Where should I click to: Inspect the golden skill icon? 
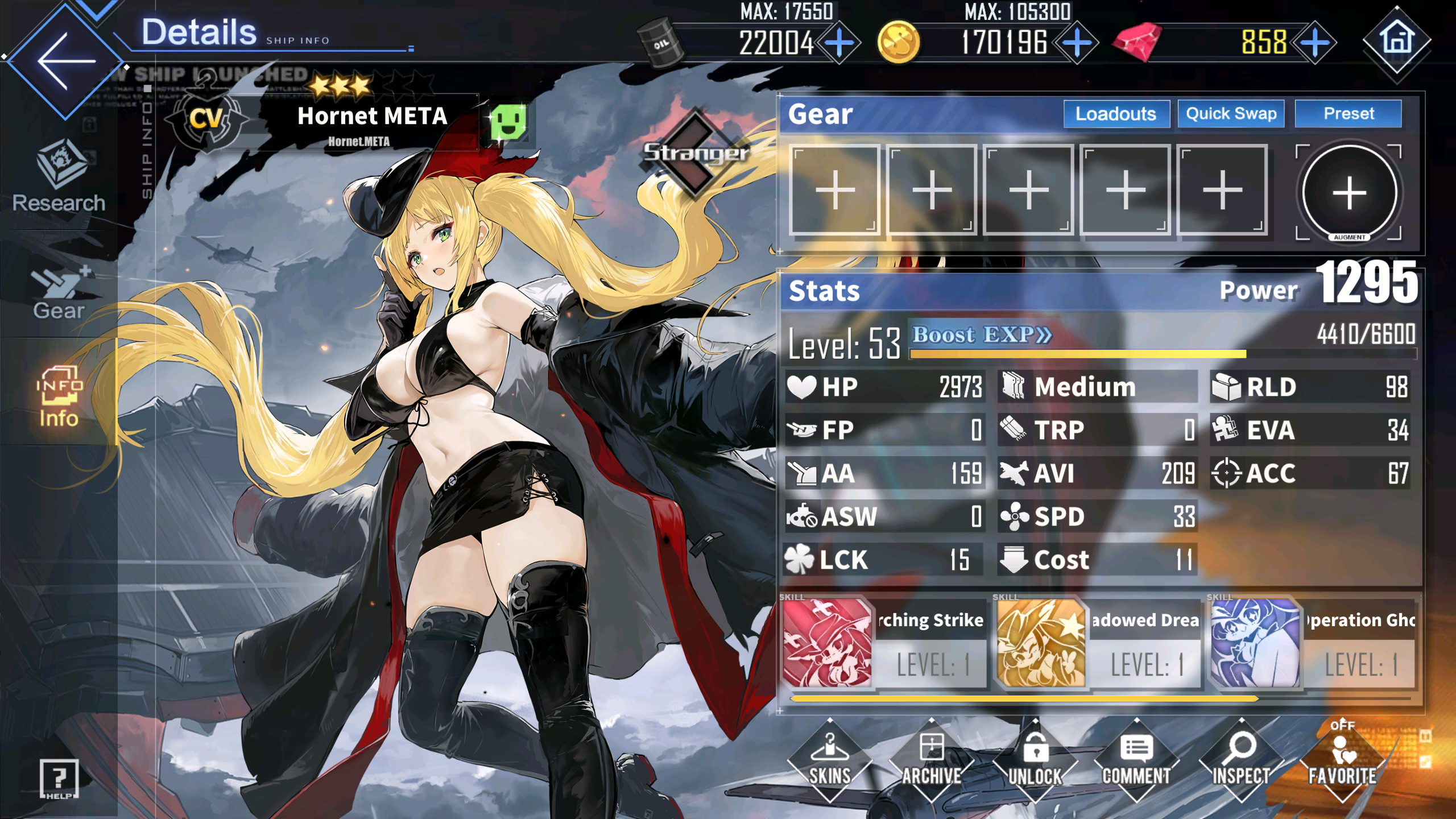point(1041,643)
